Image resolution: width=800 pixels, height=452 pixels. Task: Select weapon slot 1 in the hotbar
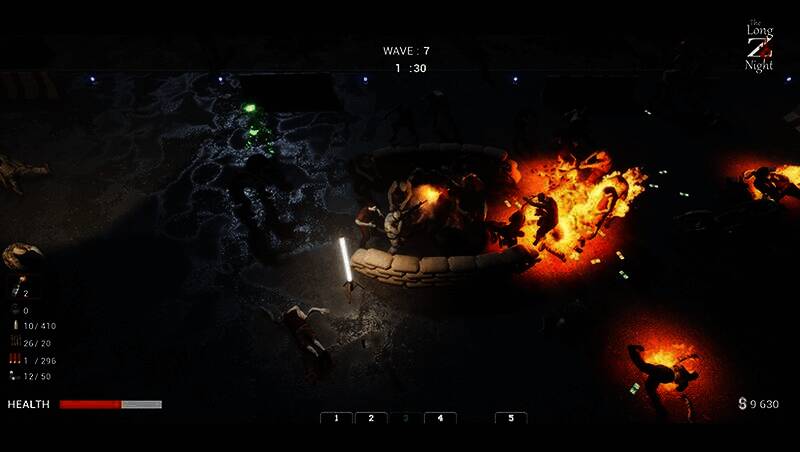tap(336, 418)
